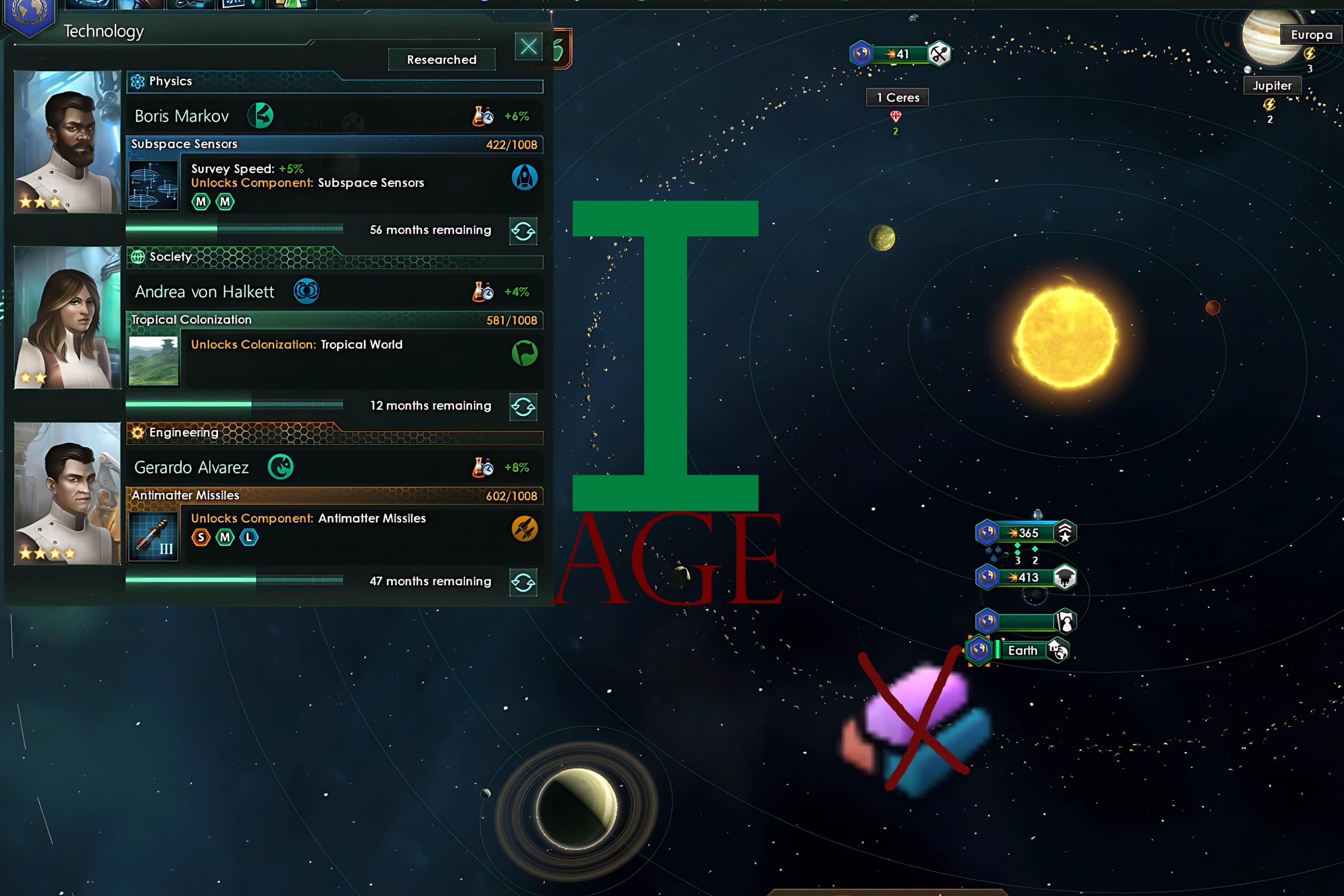Click the military star icon on the 365 fleet bar

coord(1064,533)
